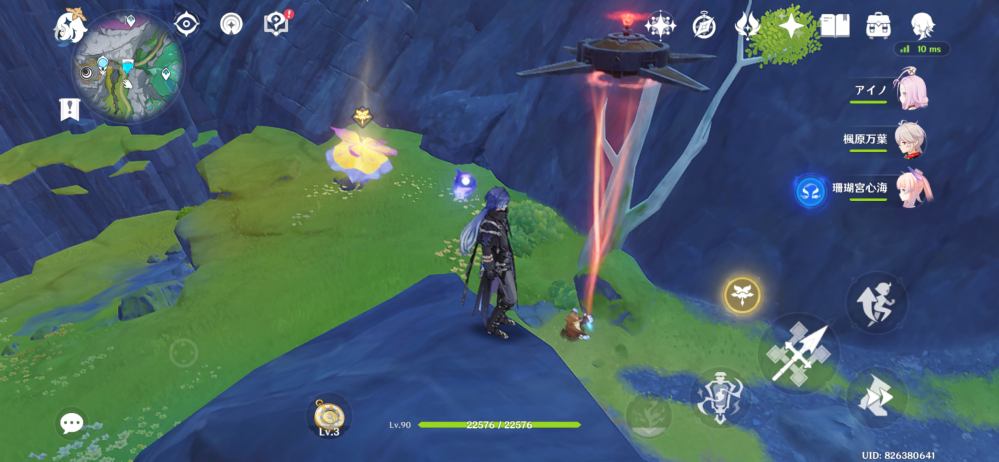Open the backpack inventory
Viewport: 999px width, 462px height.
coord(879,25)
